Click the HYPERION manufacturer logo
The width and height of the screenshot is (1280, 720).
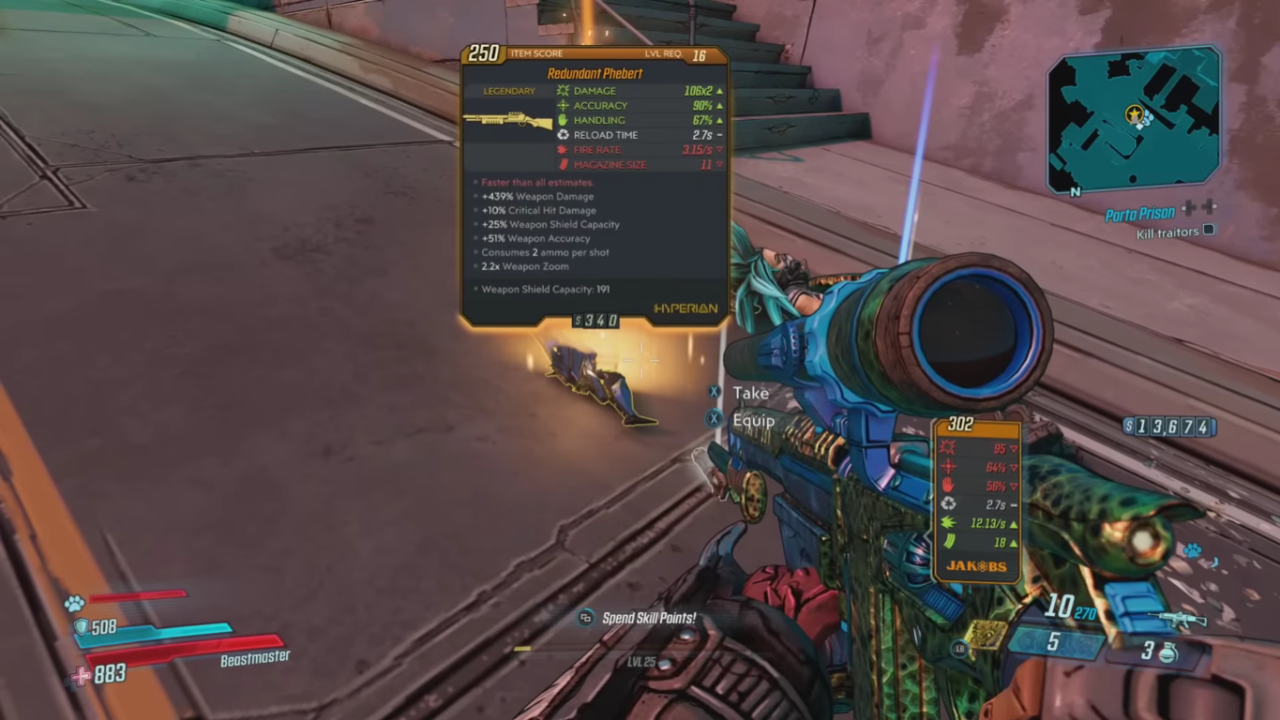coord(686,308)
